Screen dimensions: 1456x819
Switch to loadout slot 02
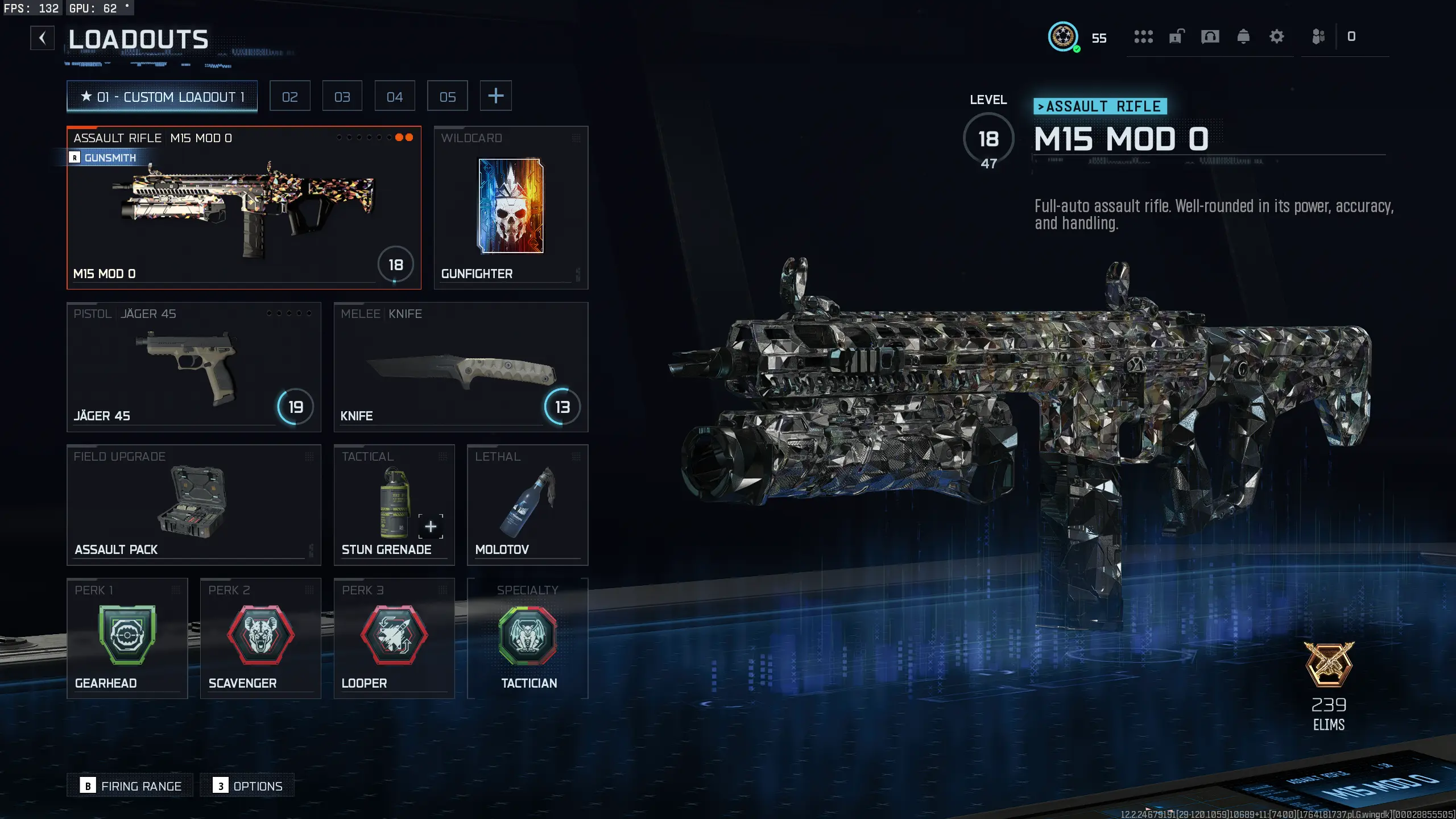click(x=289, y=97)
